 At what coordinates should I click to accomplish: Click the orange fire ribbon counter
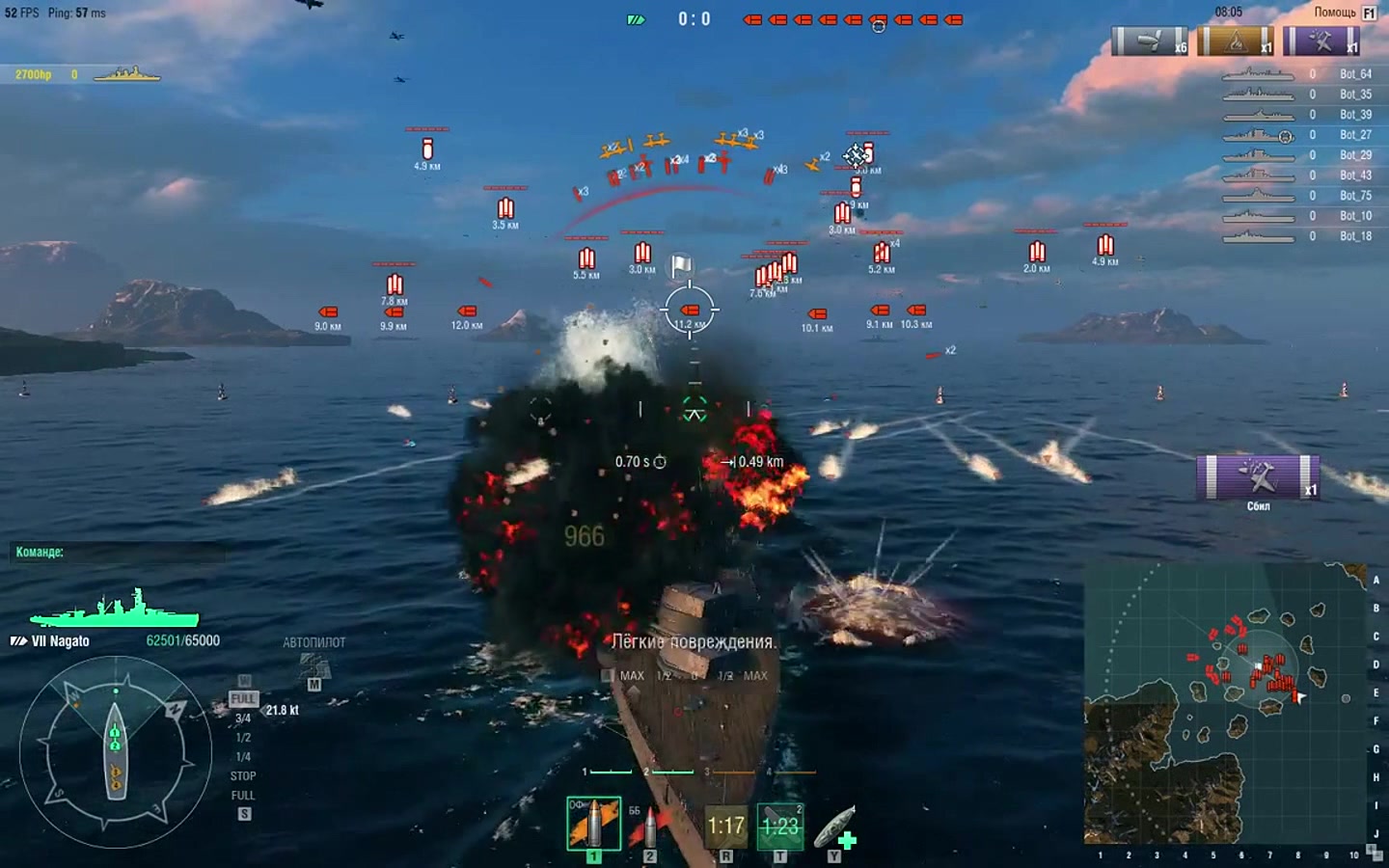click(x=1236, y=41)
